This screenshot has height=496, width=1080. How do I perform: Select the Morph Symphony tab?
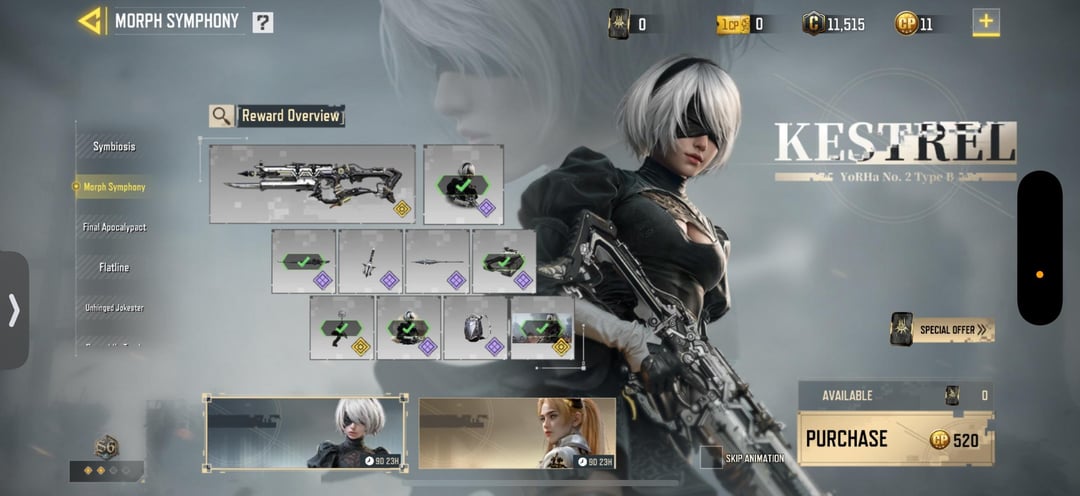pos(114,187)
